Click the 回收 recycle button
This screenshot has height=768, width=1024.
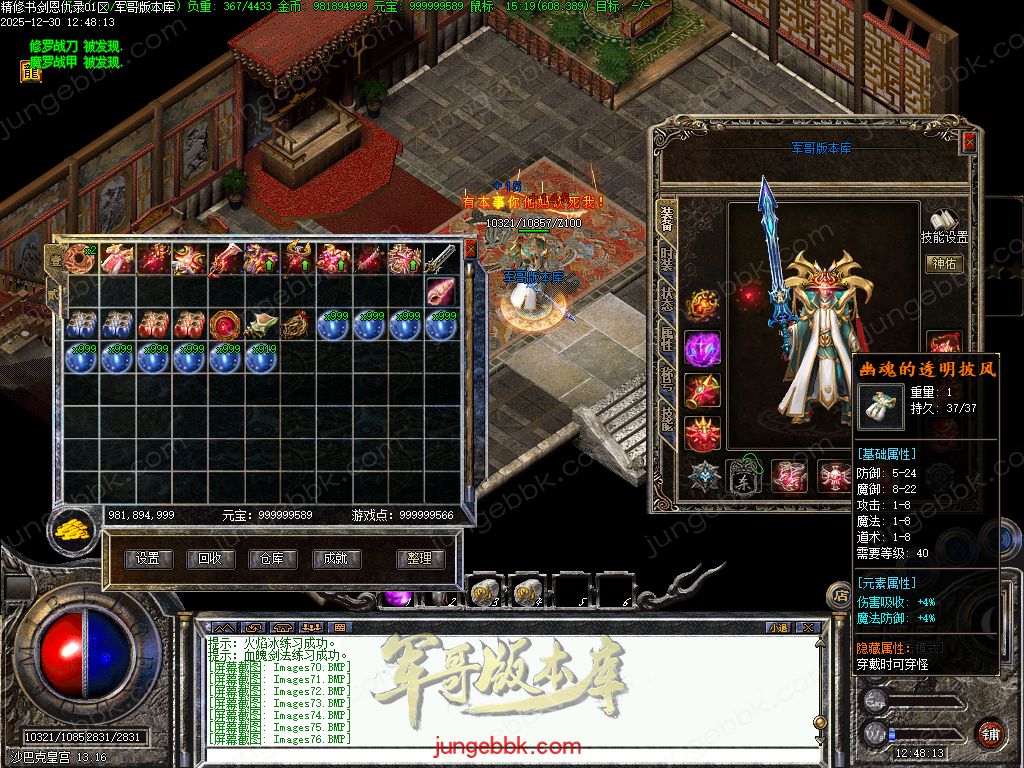click(x=210, y=559)
